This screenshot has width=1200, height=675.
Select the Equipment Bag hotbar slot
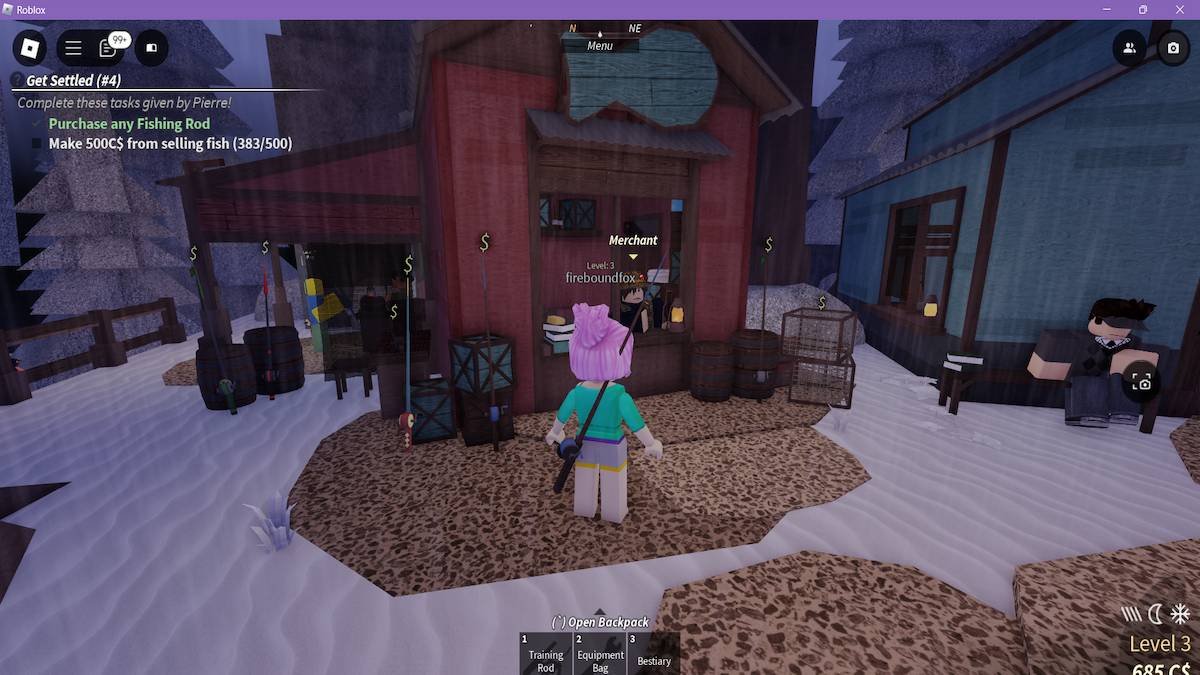coord(600,653)
